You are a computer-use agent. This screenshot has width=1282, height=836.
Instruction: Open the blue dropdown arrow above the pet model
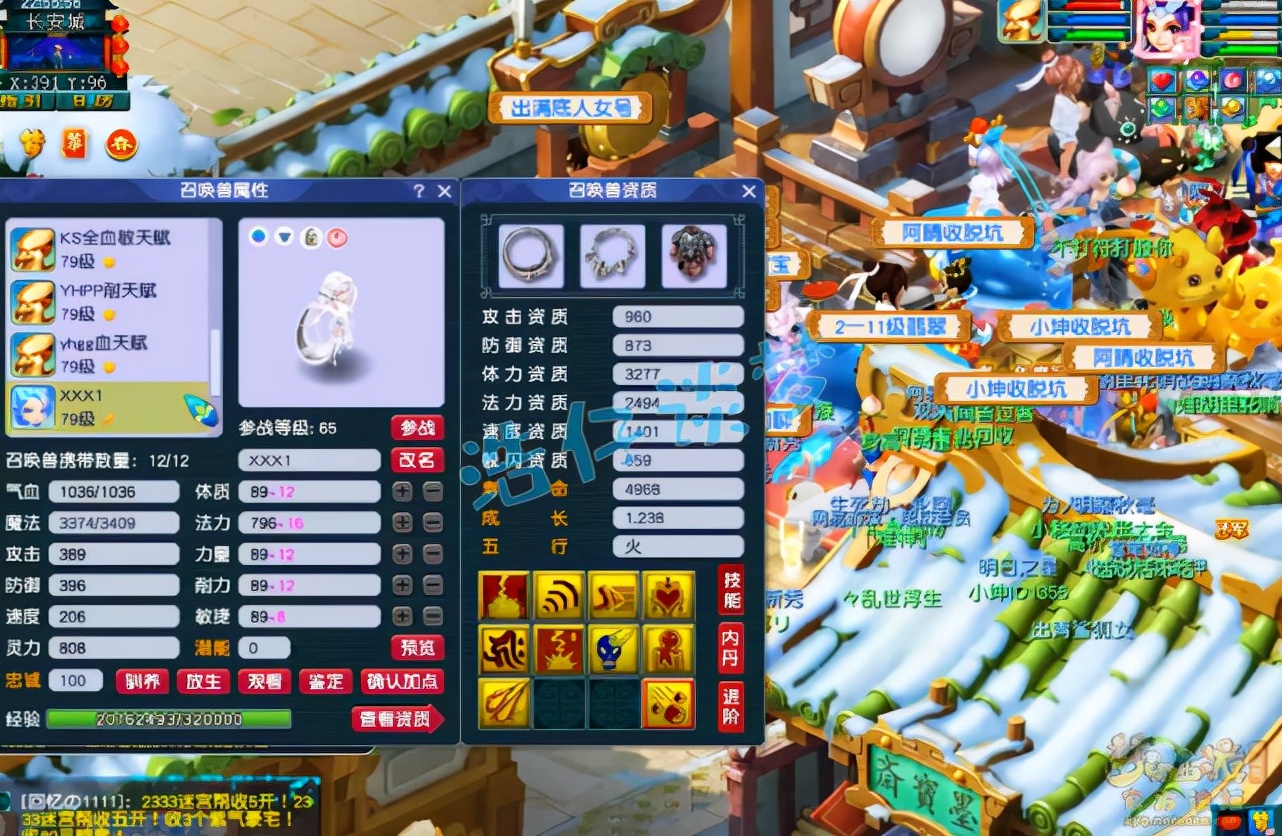(284, 236)
